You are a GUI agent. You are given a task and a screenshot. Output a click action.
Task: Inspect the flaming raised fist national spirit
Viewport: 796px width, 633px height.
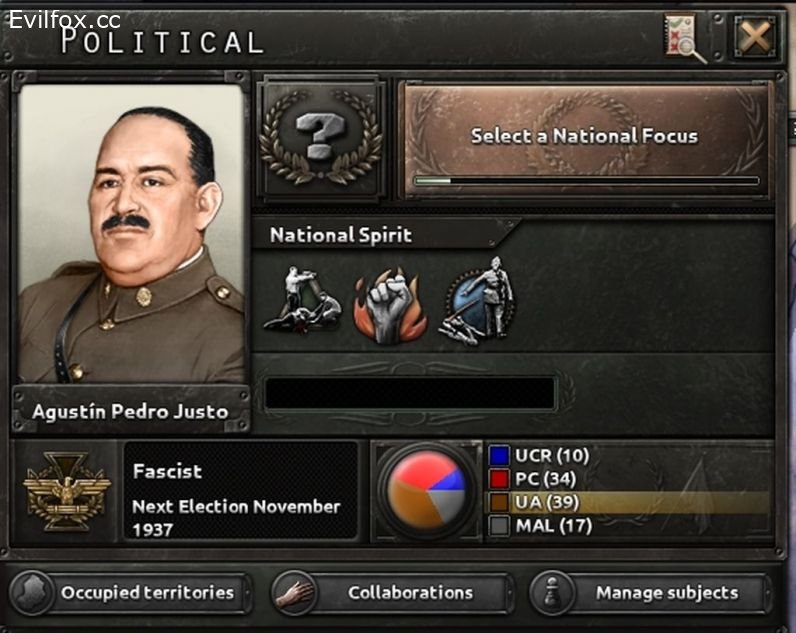[x=391, y=301]
